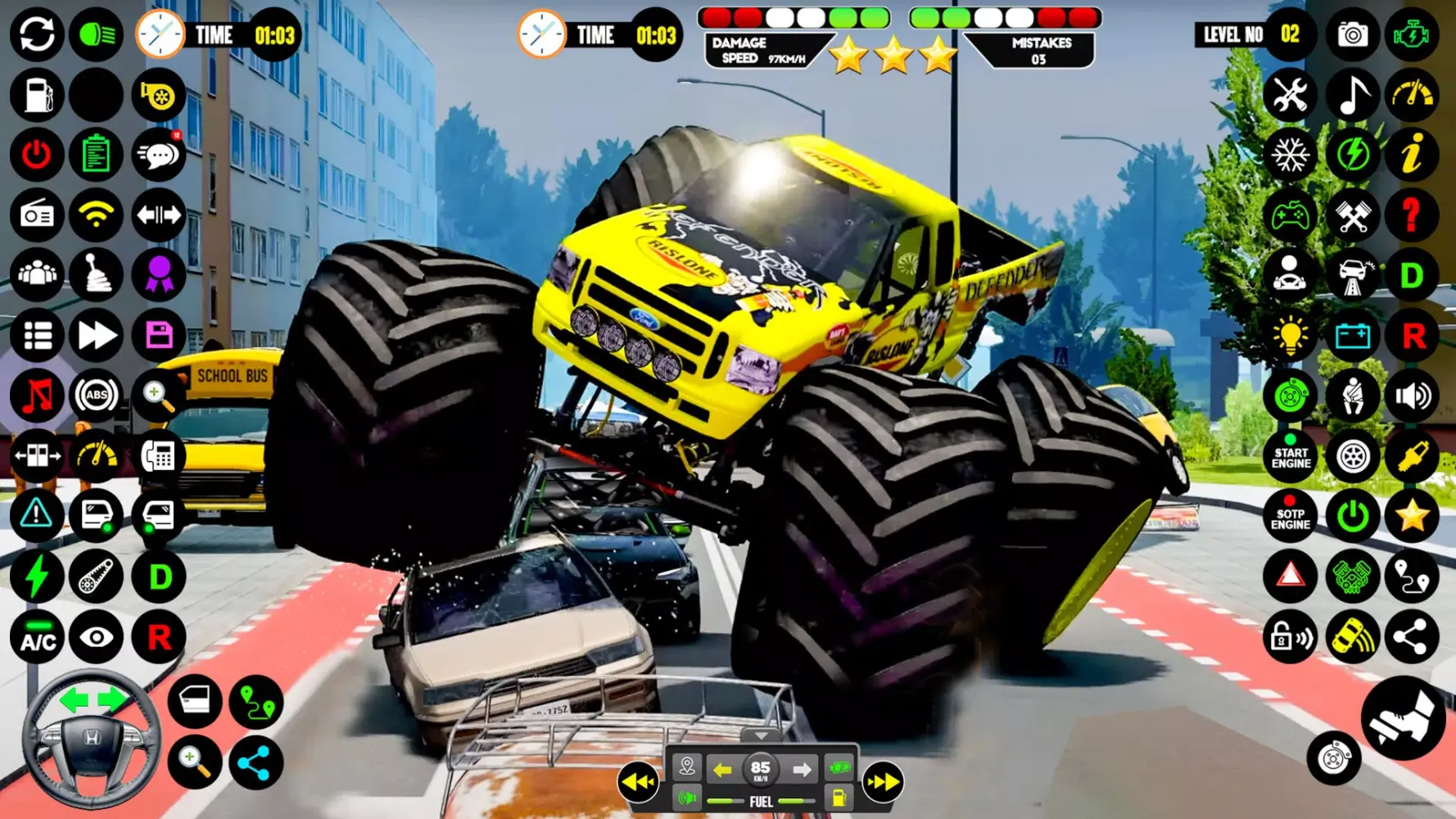Tap the snowflake climate icon

(1291, 155)
